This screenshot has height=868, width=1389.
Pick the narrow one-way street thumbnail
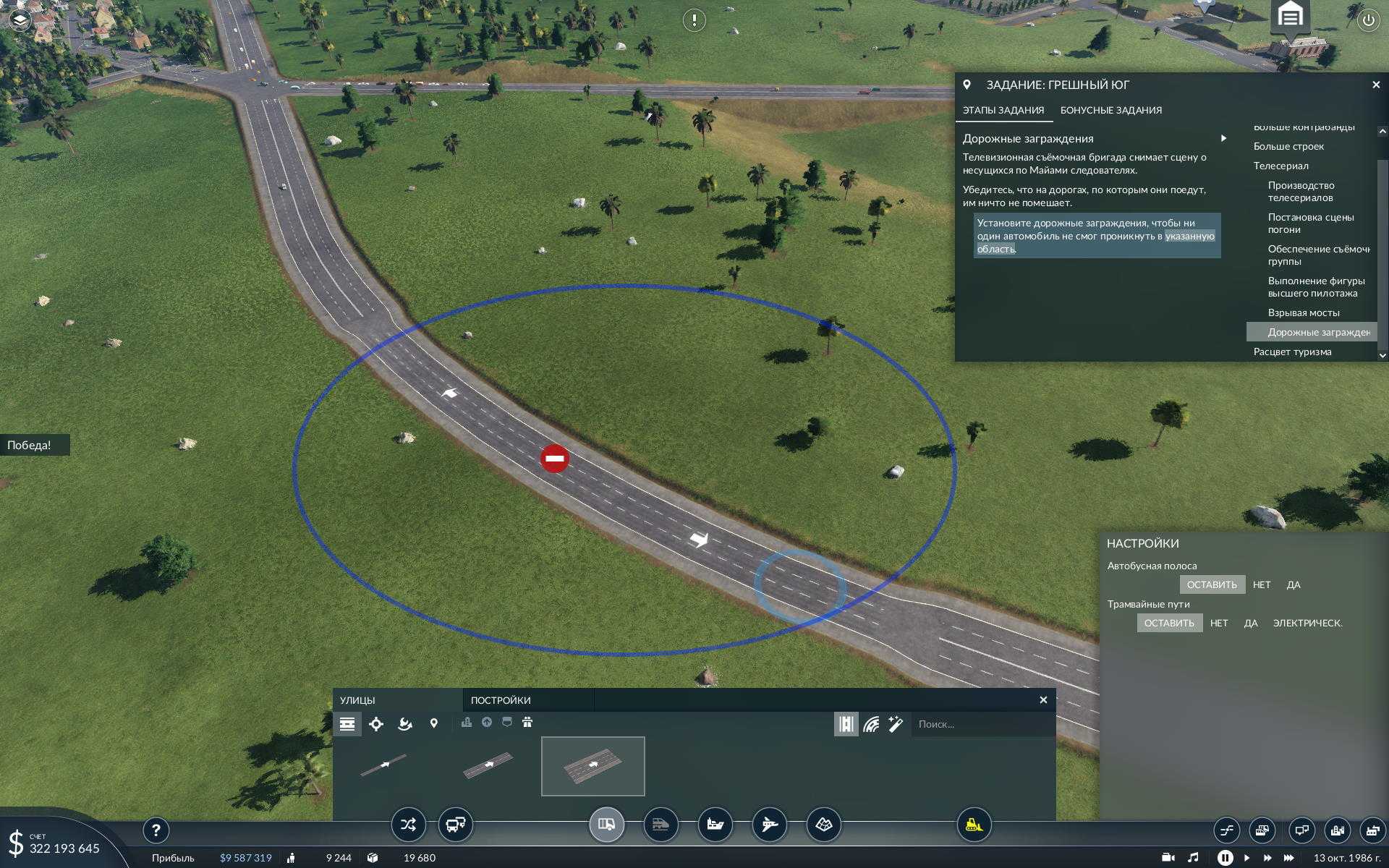click(383, 765)
